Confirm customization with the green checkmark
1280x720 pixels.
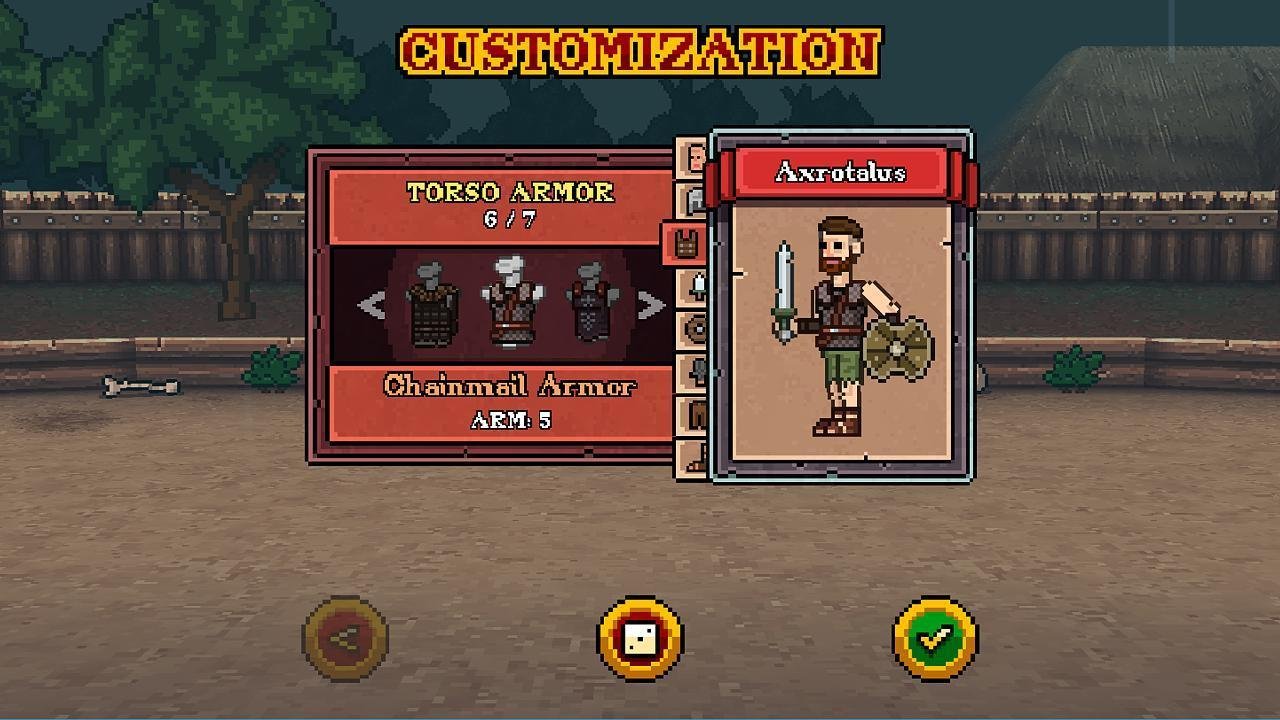coord(935,639)
